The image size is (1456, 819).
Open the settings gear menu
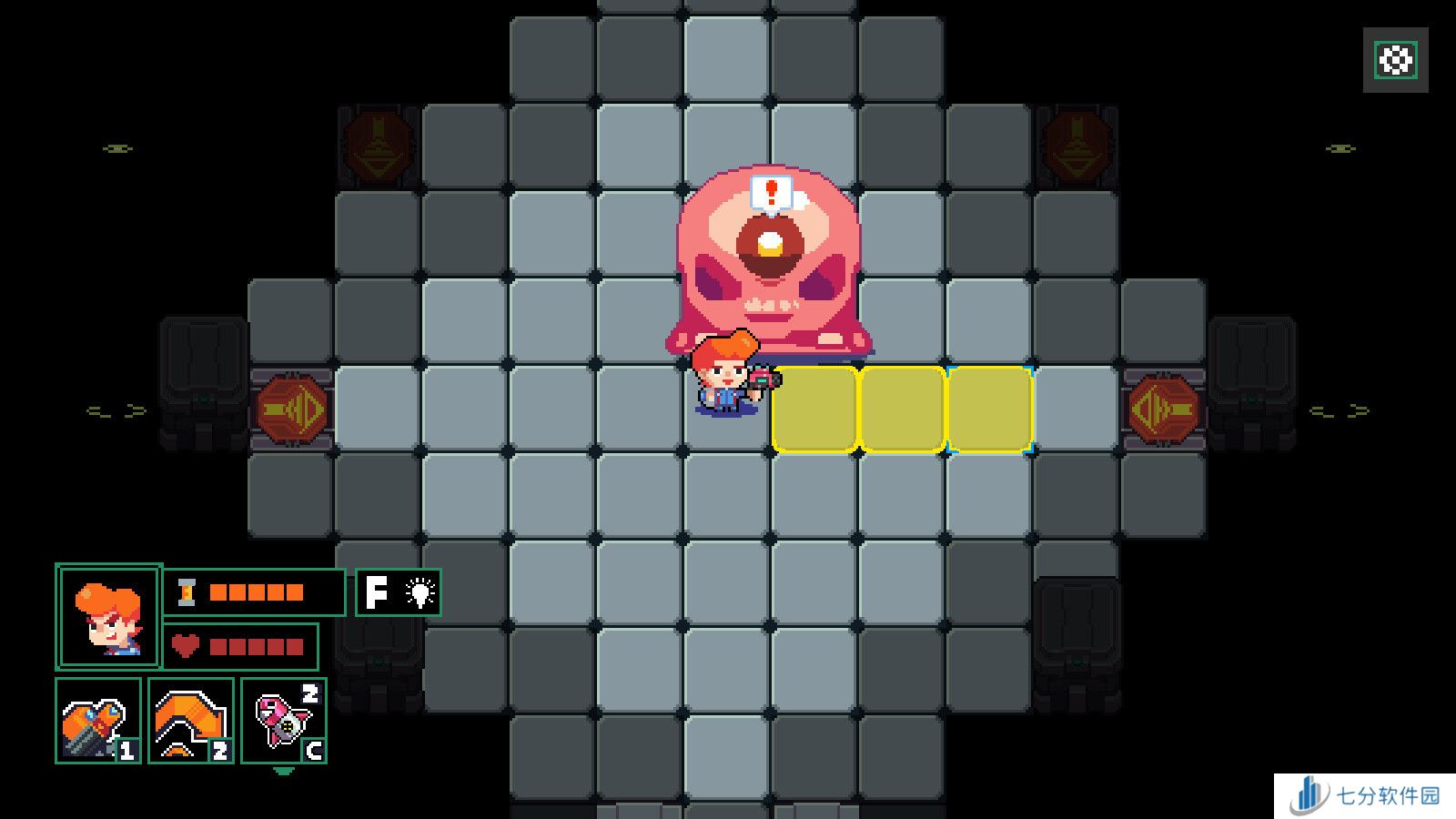pyautogui.click(x=1395, y=60)
